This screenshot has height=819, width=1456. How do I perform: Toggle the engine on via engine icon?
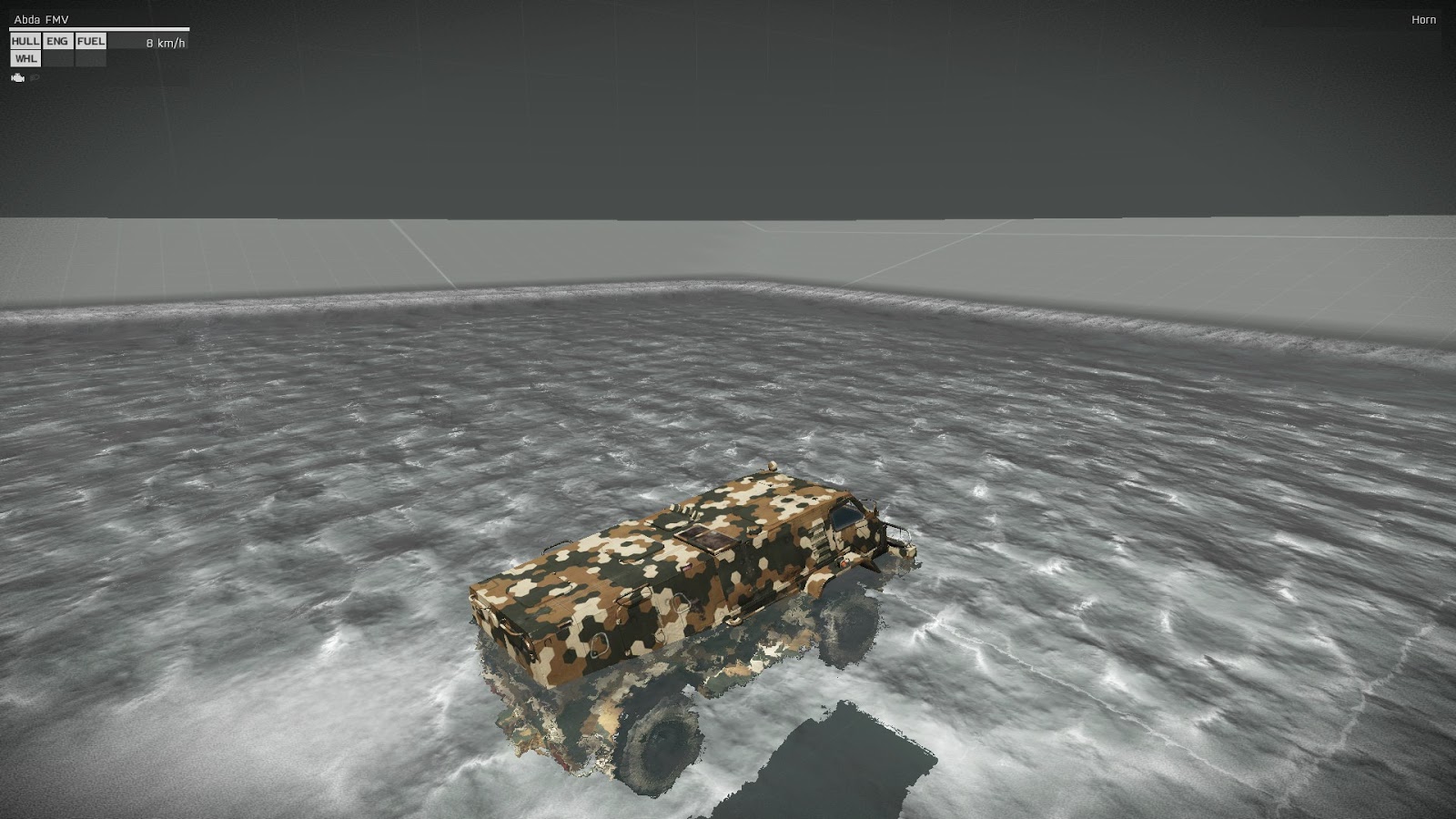tap(18, 77)
